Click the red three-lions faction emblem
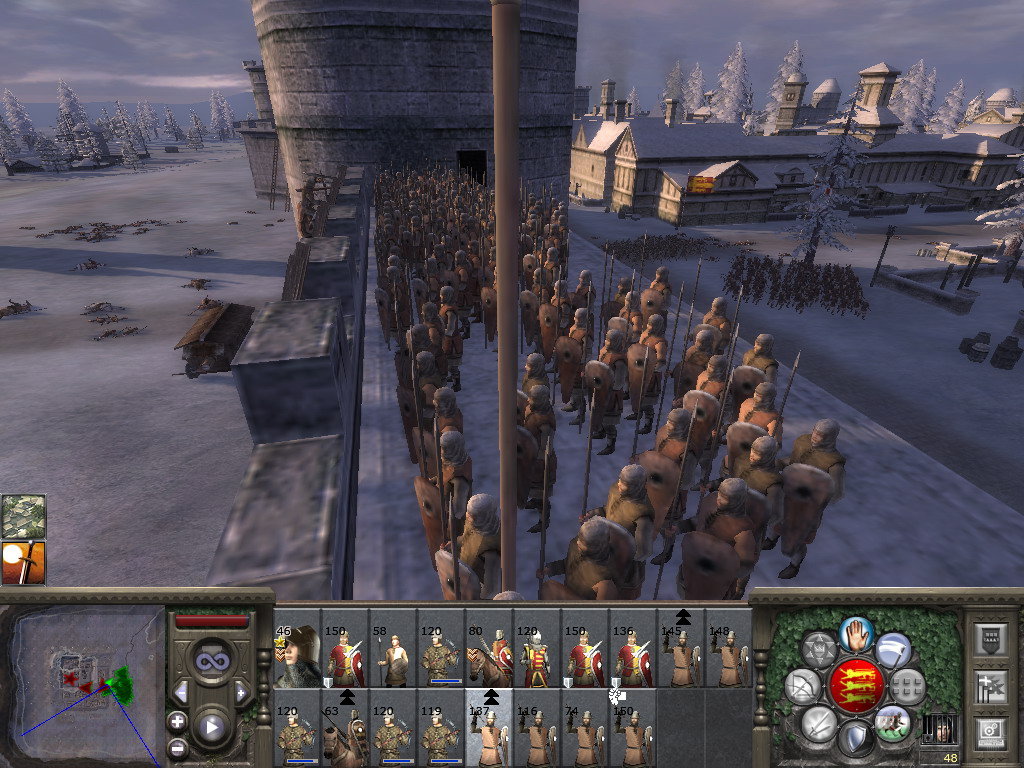 click(x=854, y=686)
